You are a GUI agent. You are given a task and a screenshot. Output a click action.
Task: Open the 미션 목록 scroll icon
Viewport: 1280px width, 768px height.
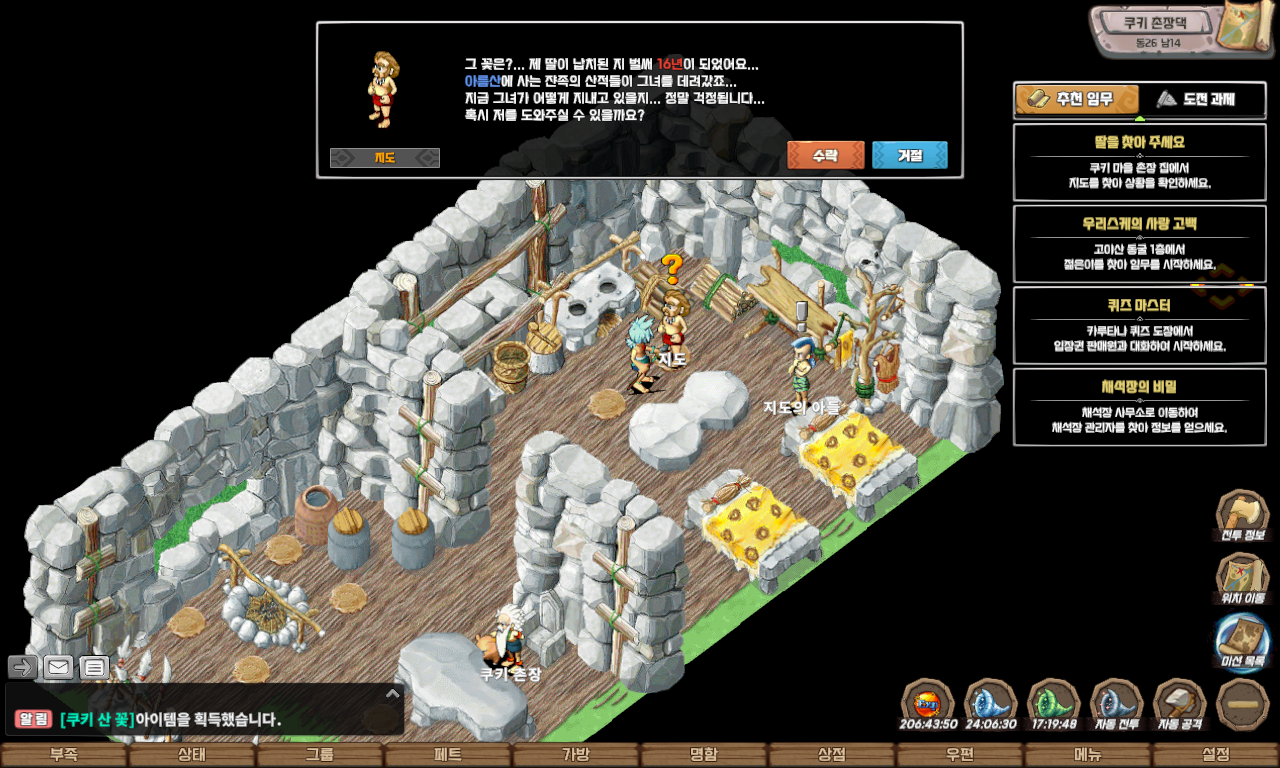(1242, 642)
